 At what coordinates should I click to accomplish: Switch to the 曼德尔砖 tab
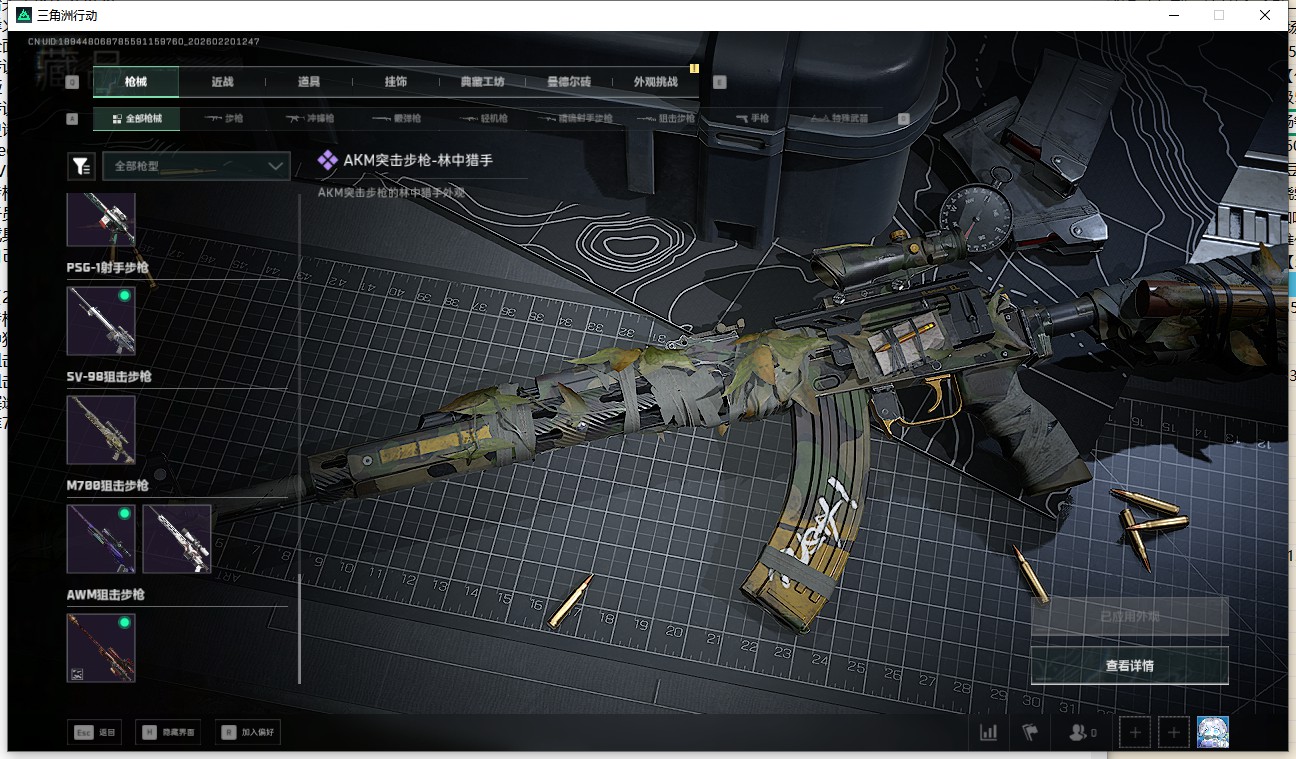(x=569, y=82)
